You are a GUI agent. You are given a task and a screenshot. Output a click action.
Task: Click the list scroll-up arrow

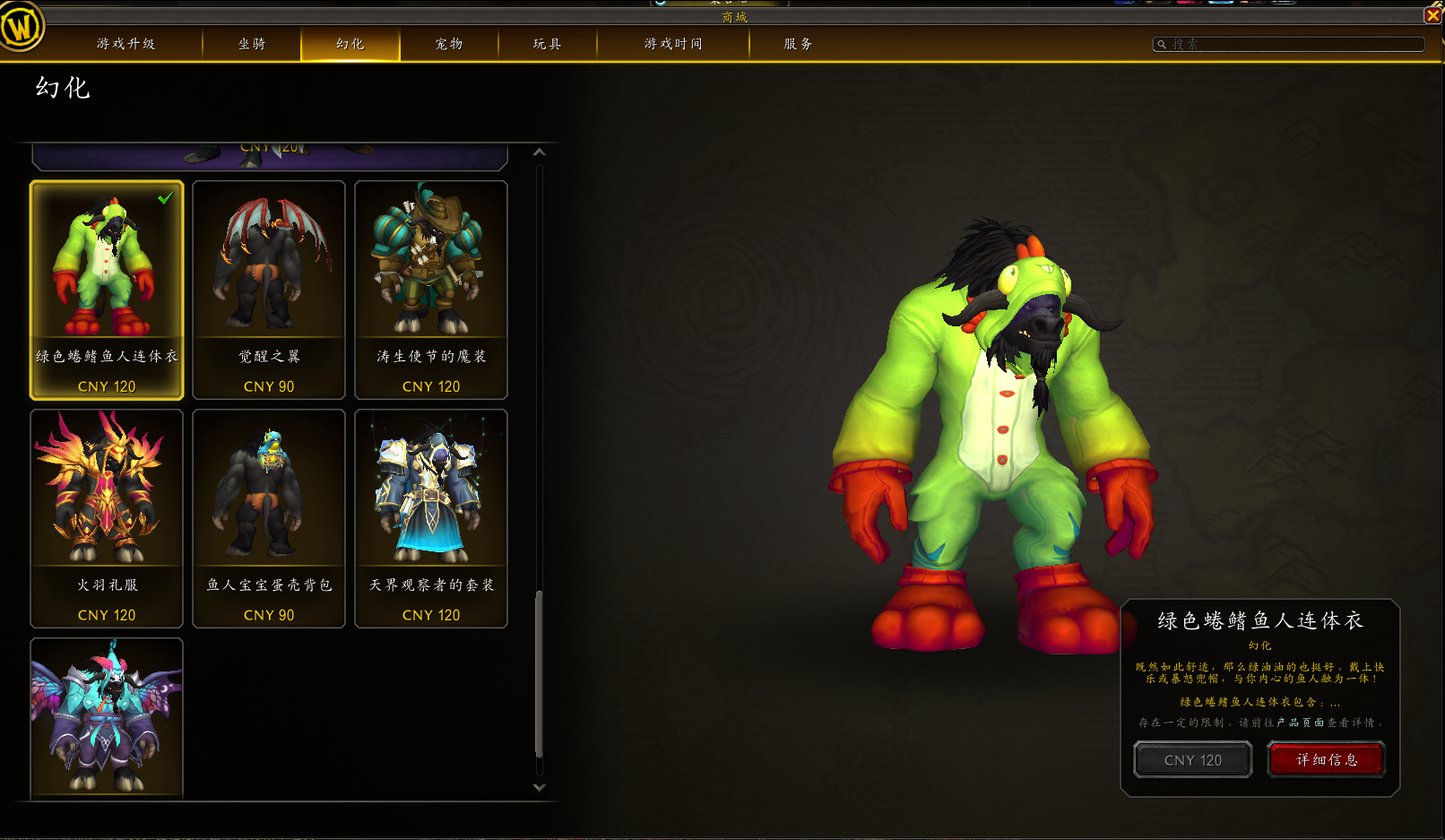(539, 152)
